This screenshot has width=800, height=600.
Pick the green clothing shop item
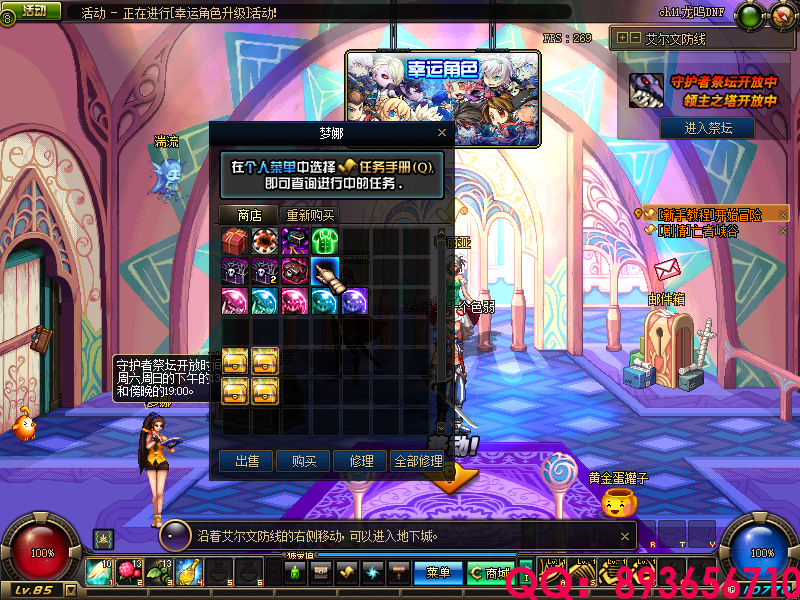(x=325, y=241)
